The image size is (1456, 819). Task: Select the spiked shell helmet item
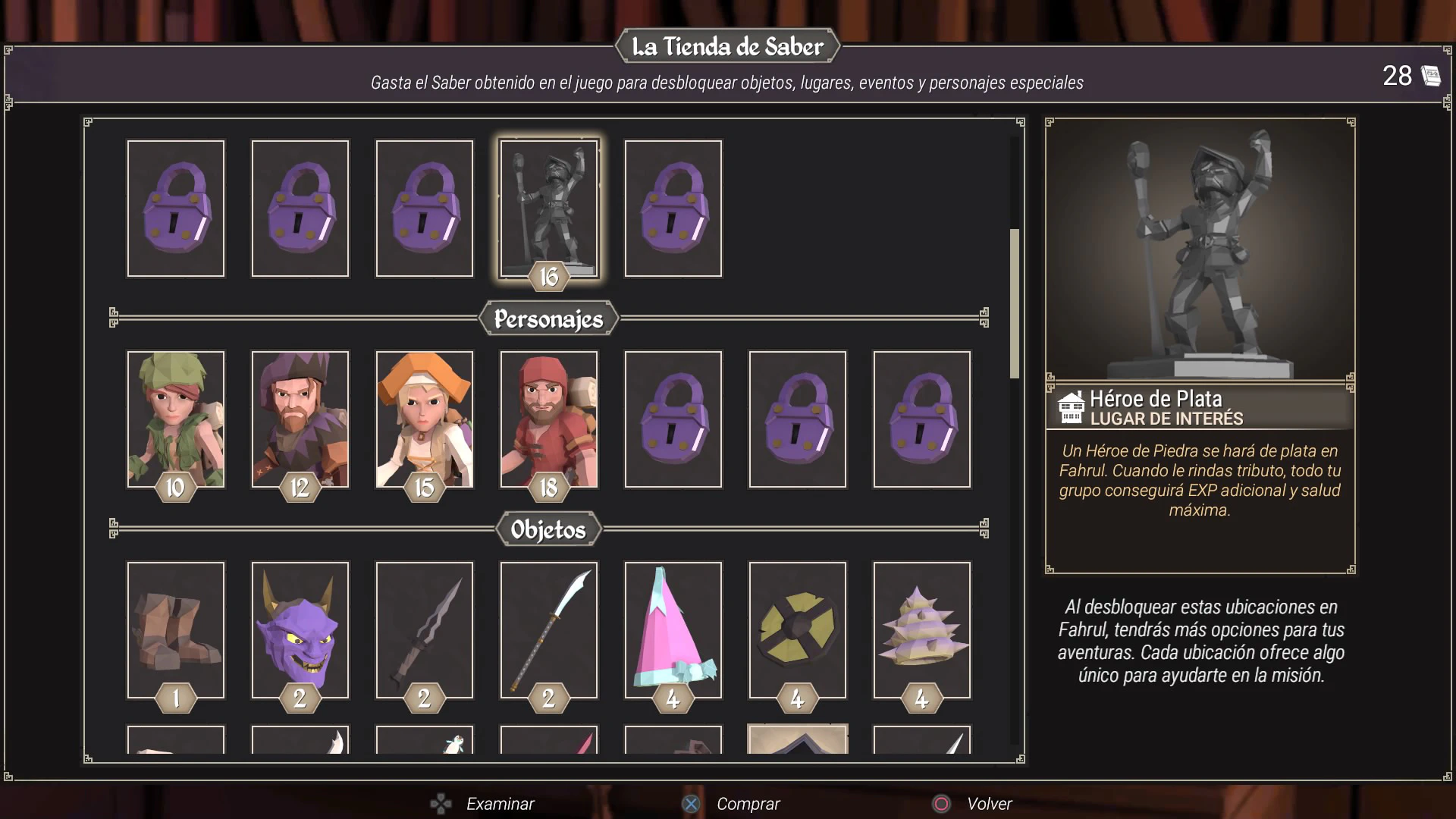pyautogui.click(x=921, y=629)
